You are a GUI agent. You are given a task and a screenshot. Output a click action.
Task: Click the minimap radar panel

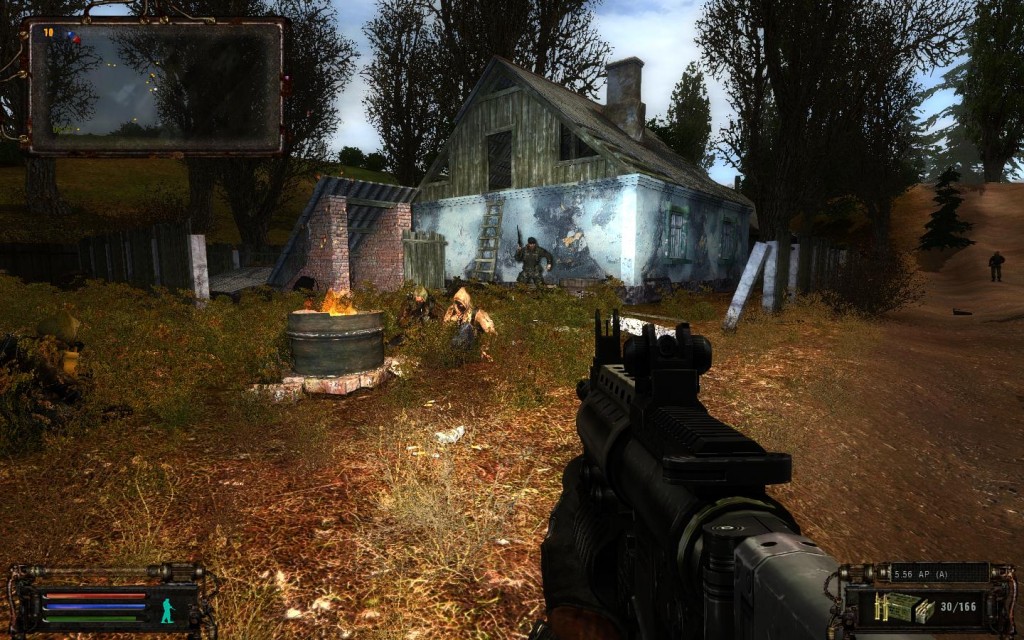[155, 86]
